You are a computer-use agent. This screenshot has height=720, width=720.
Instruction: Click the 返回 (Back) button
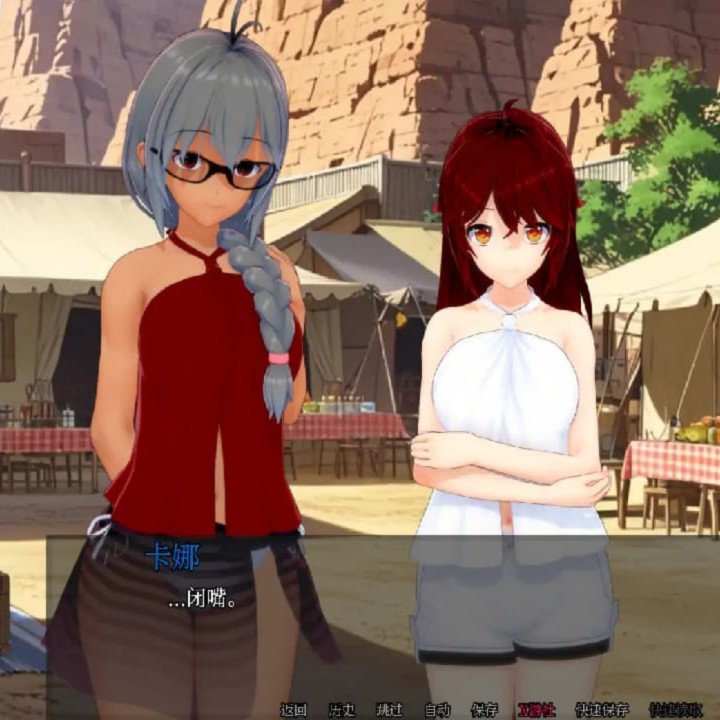[293, 710]
